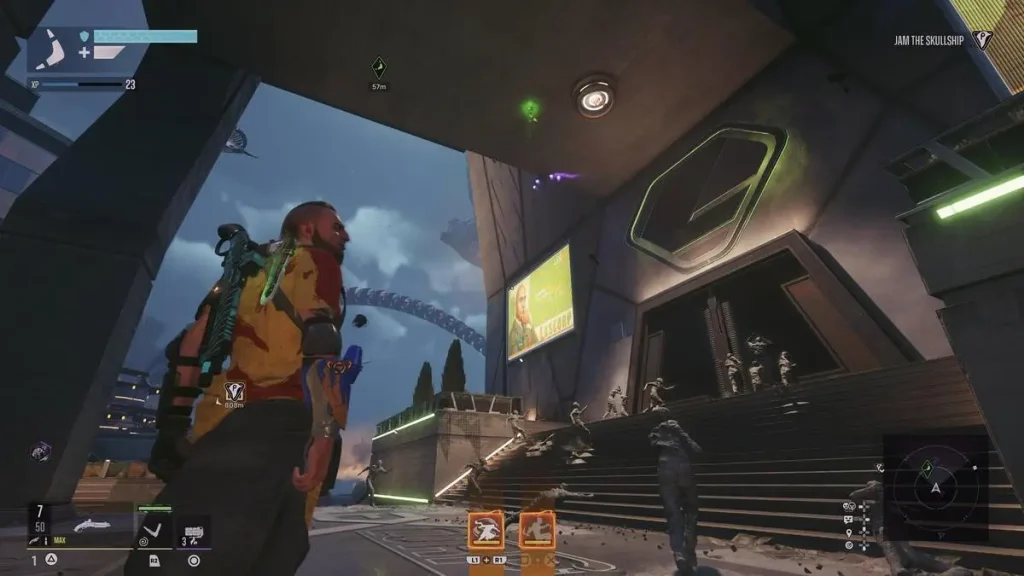Activate the boomerang ability slot

[154, 529]
